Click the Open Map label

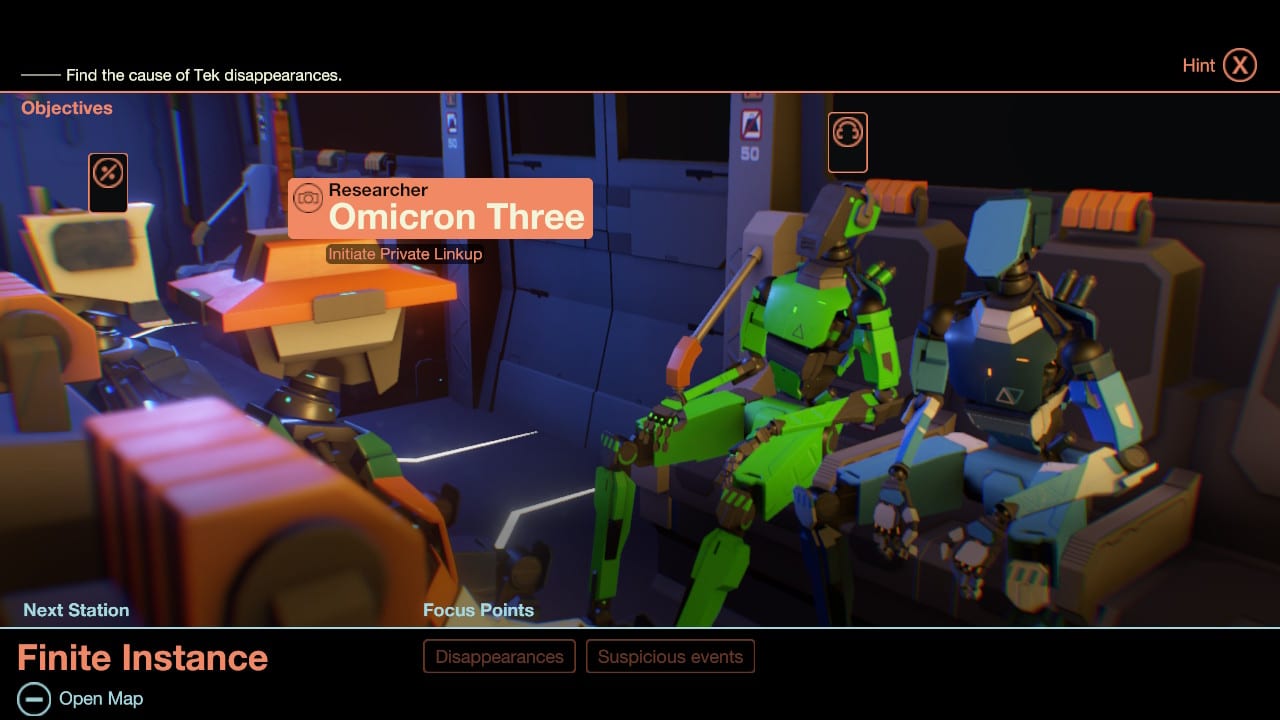(100, 698)
